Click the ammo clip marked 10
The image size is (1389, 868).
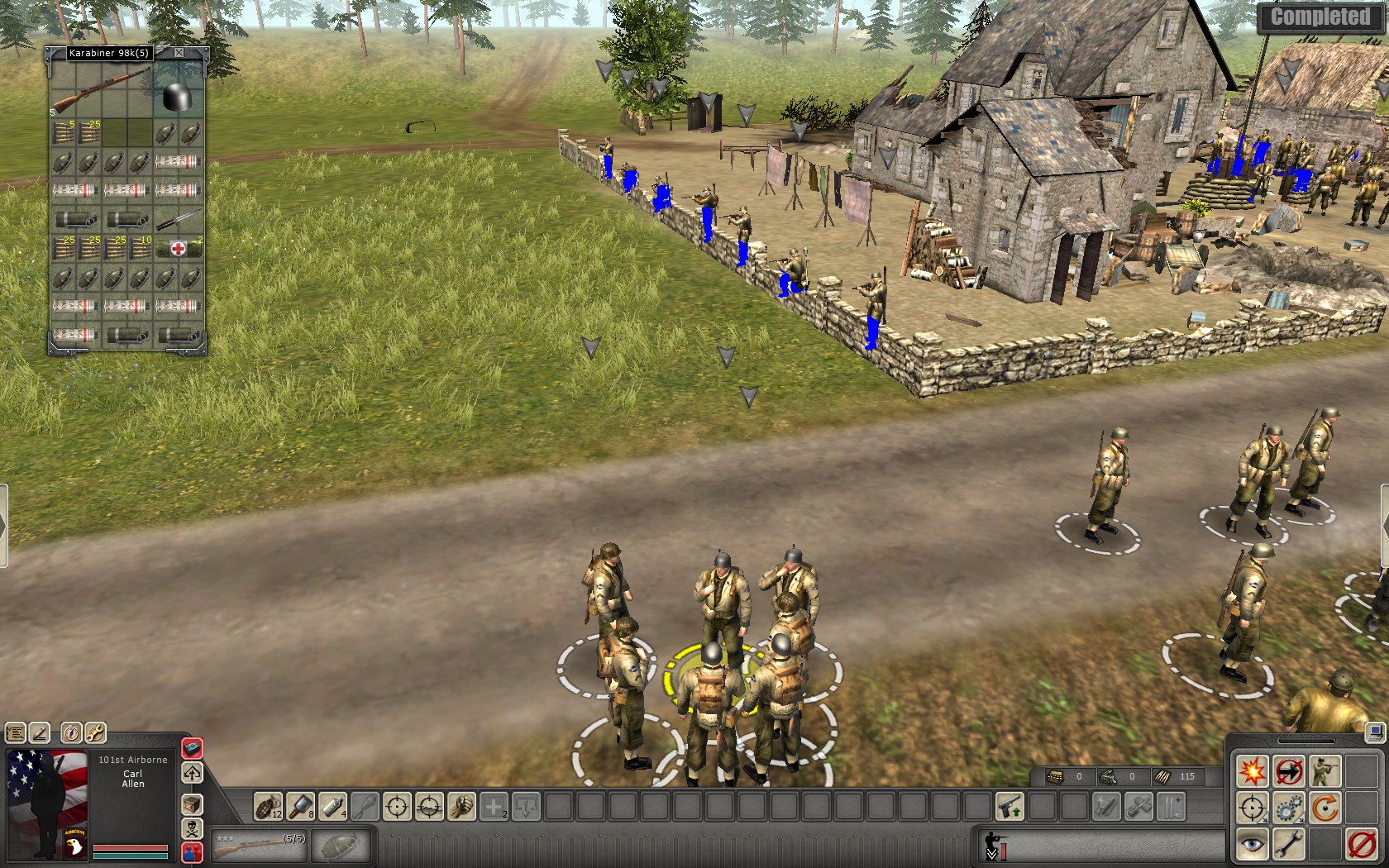pos(141,248)
